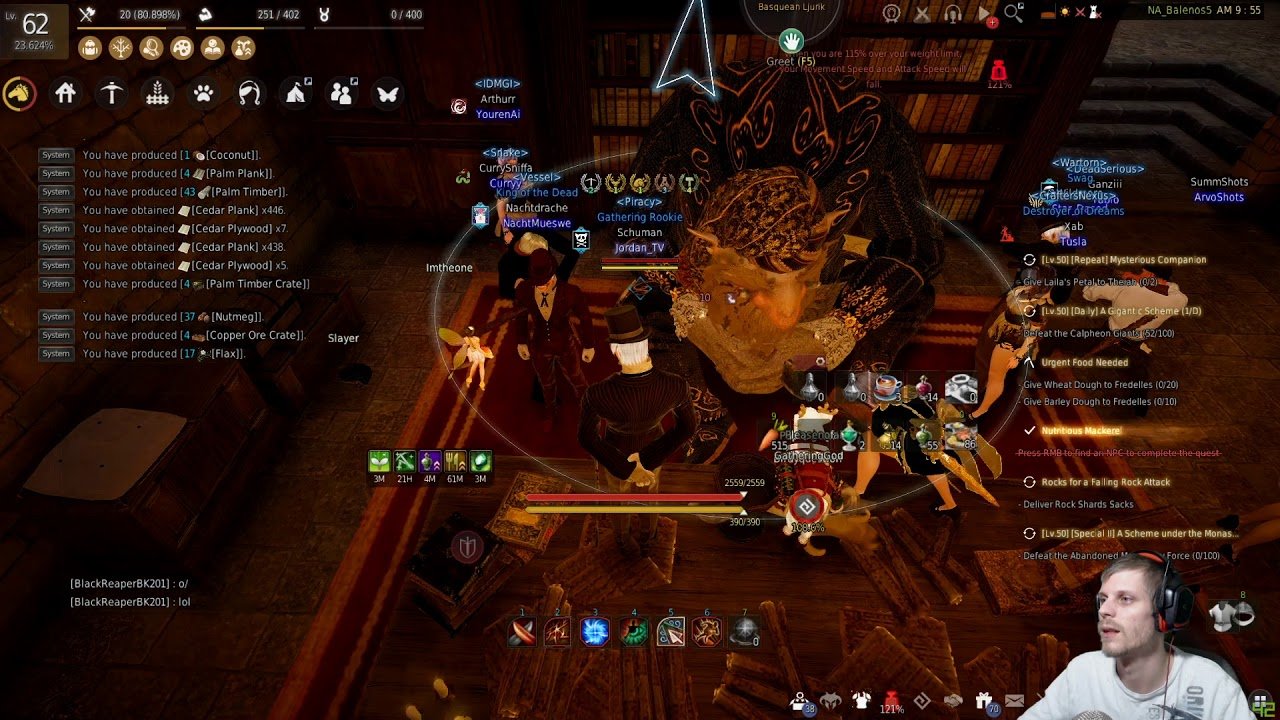Open the horse mount icon
This screenshot has width=1280, height=720.
point(20,94)
